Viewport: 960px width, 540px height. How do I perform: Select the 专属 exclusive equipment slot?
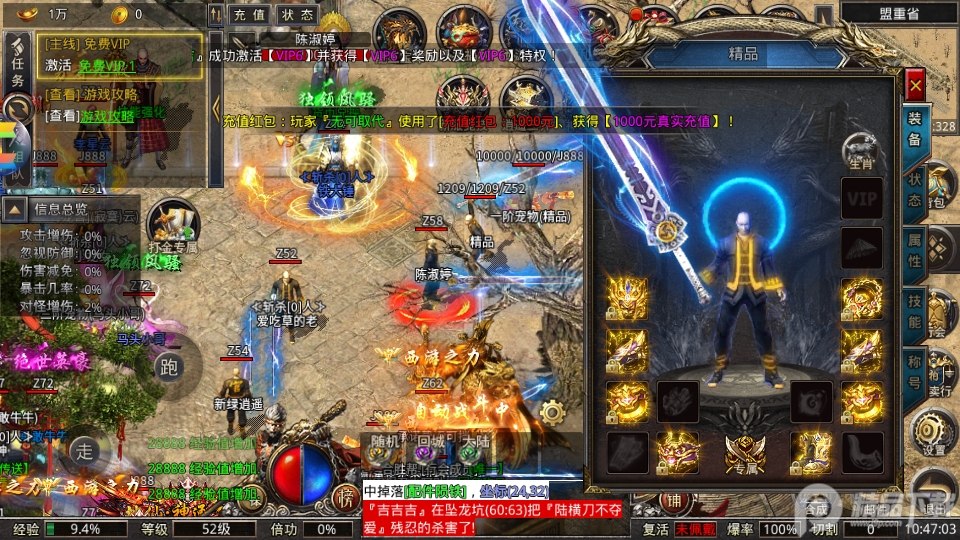coord(741,453)
